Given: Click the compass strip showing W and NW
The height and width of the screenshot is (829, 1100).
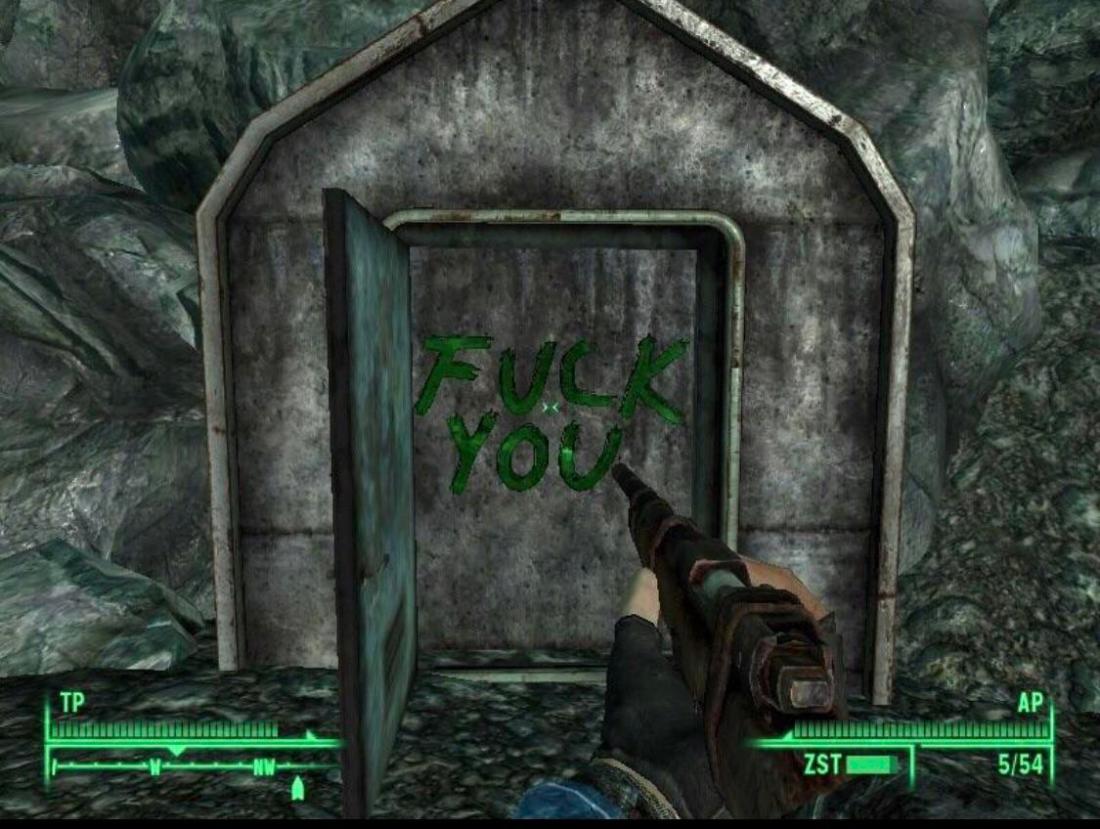Looking at the screenshot, I should pos(193,767).
